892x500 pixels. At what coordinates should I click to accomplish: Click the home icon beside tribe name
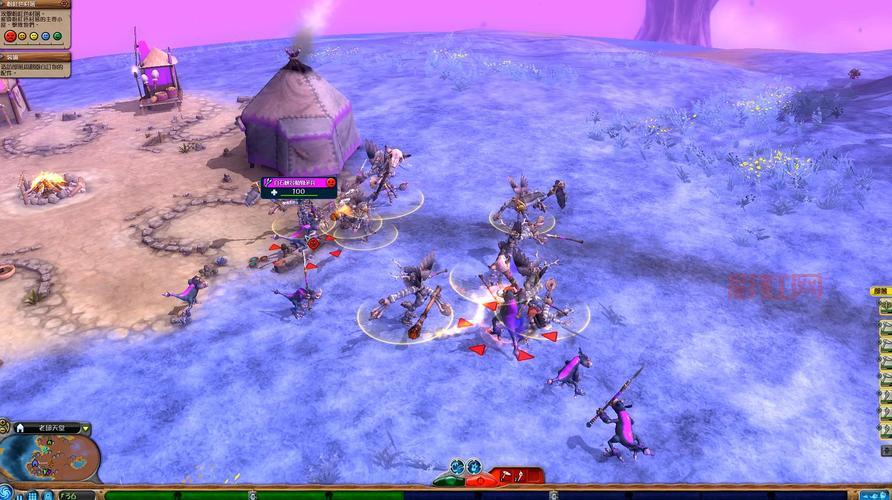tap(20, 428)
